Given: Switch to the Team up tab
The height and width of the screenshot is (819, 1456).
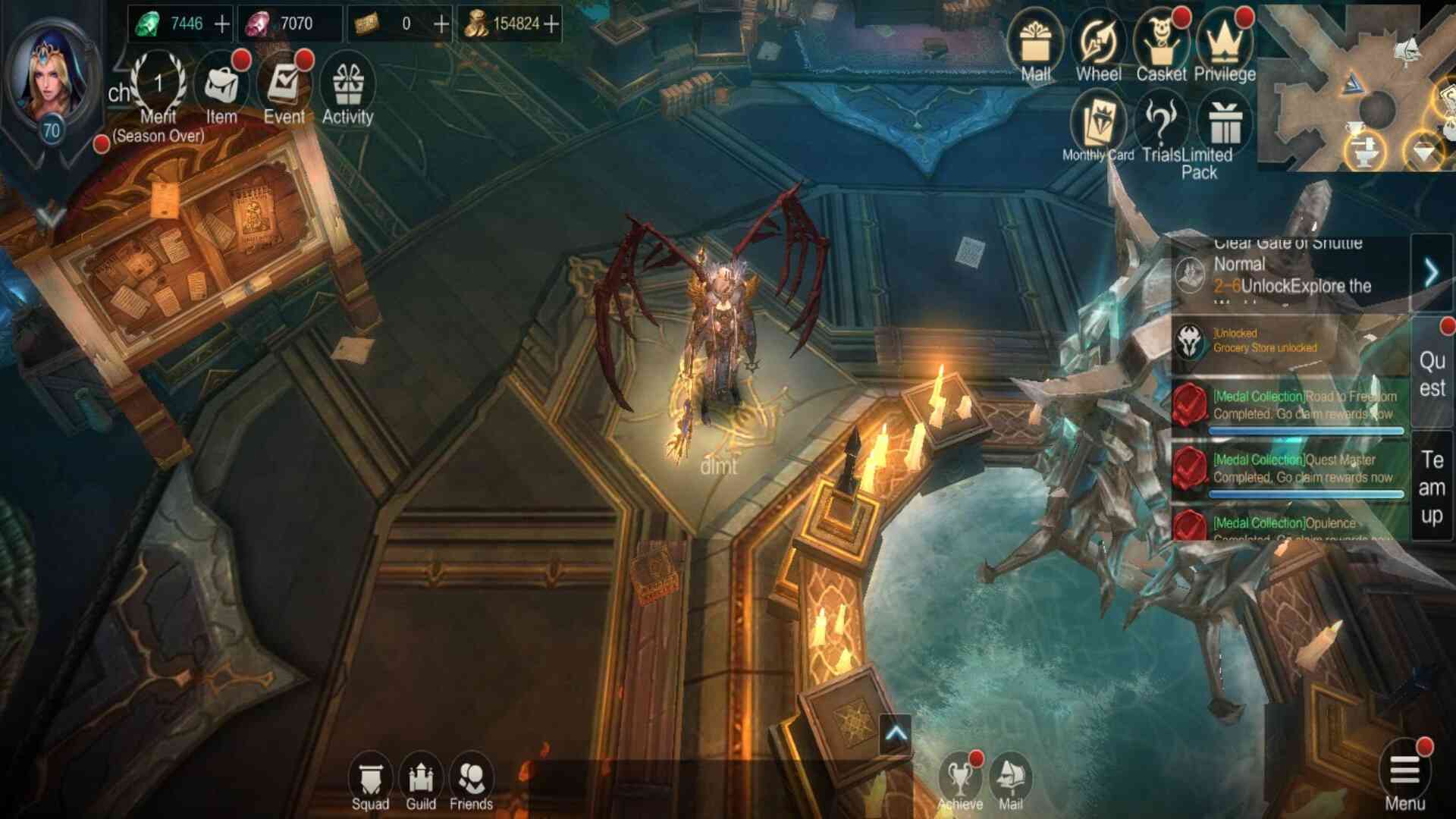Looking at the screenshot, I should point(1432,487).
